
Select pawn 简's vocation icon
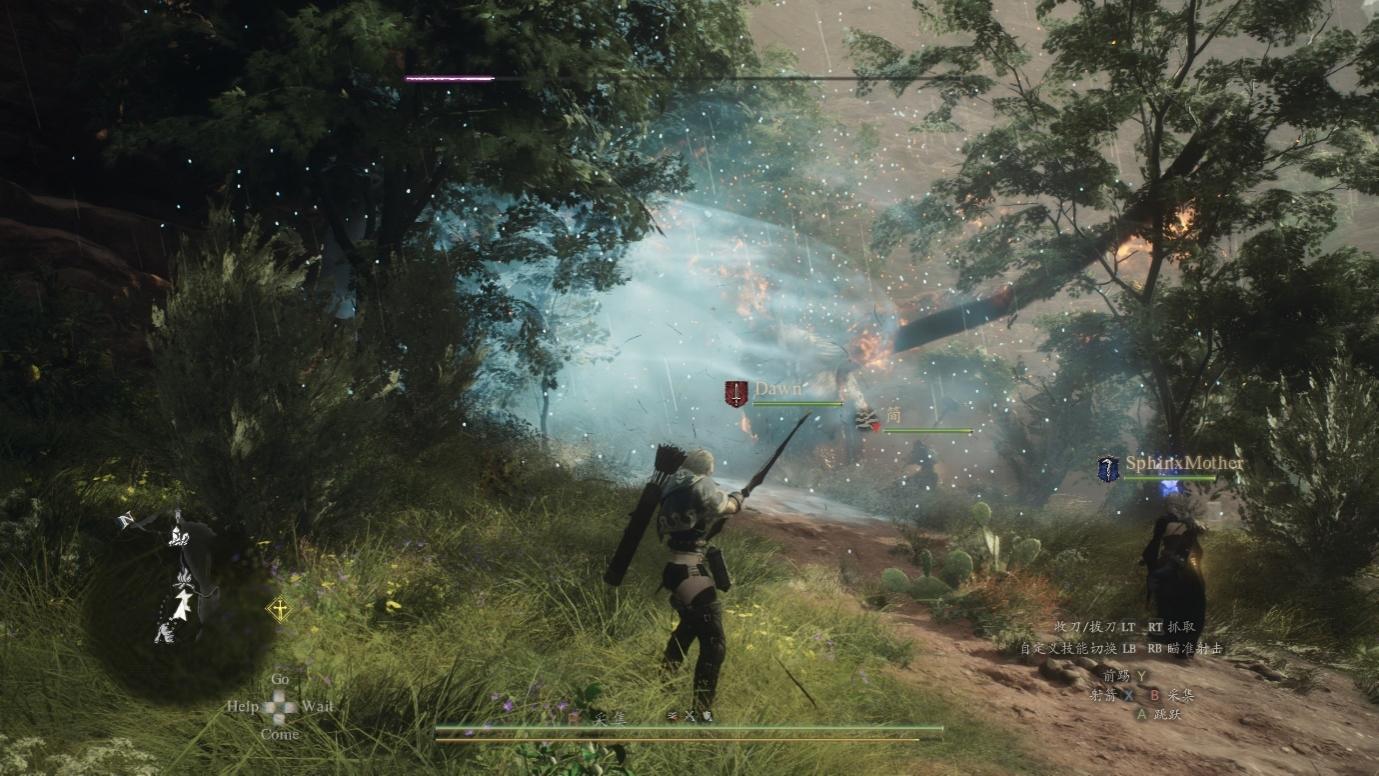(x=866, y=420)
